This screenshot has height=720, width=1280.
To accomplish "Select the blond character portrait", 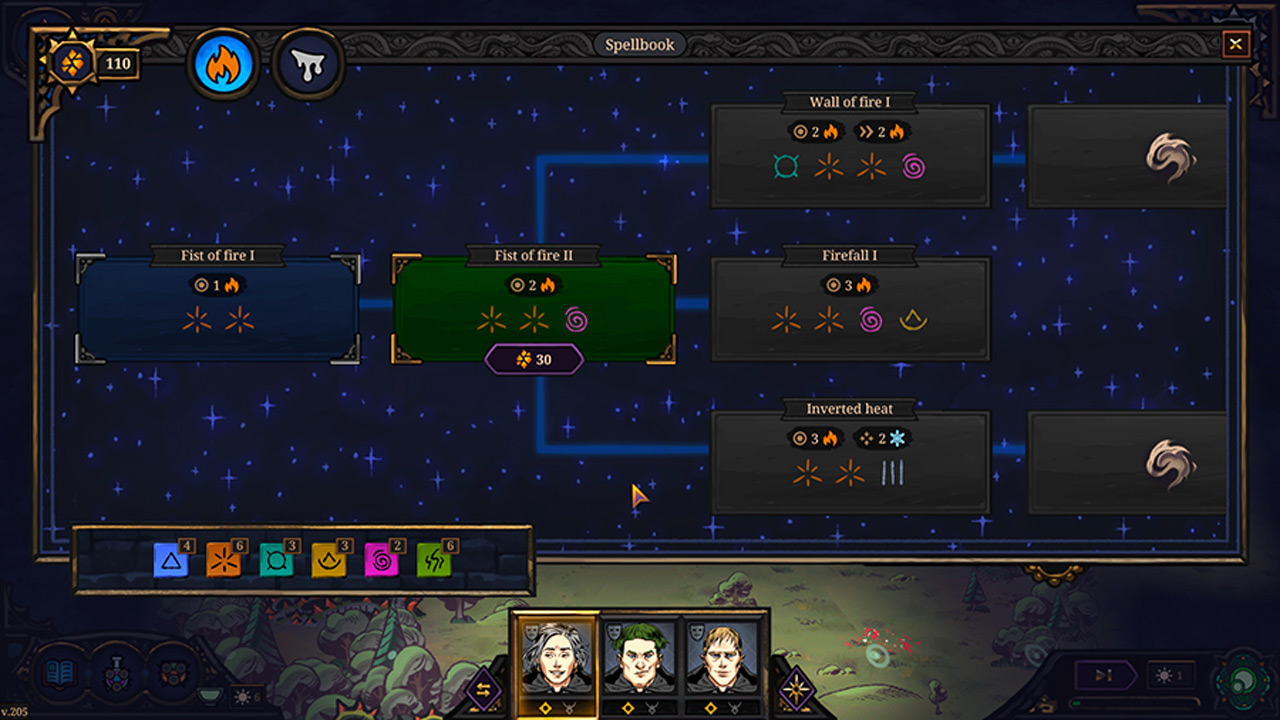I will point(722,657).
